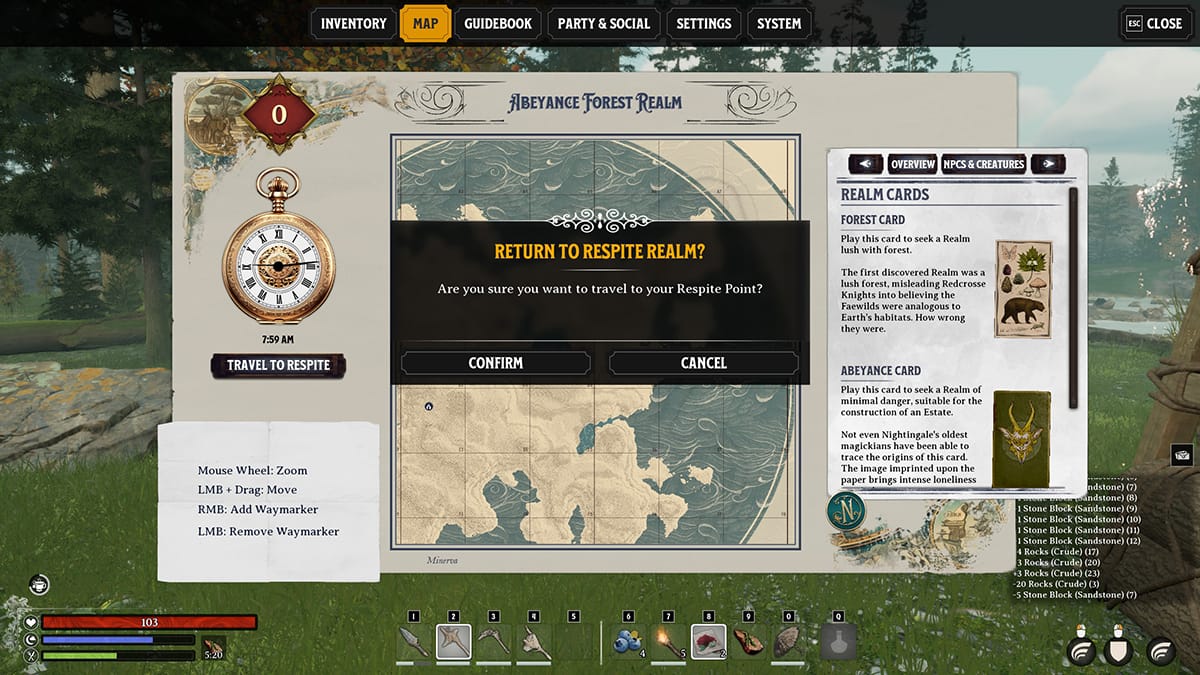1200x675 pixels.
Task: Click the left arrow in realm panel
Action: [x=865, y=164]
